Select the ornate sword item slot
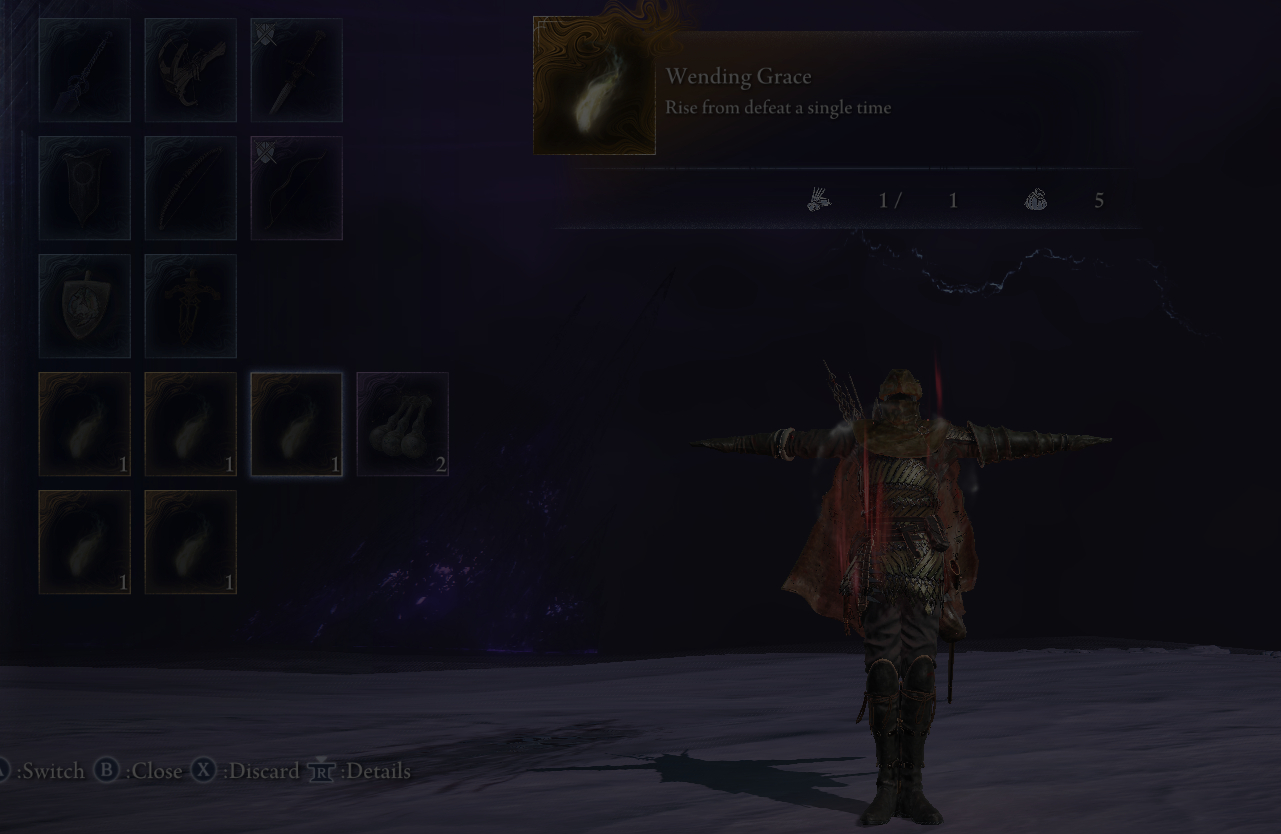 click(191, 306)
